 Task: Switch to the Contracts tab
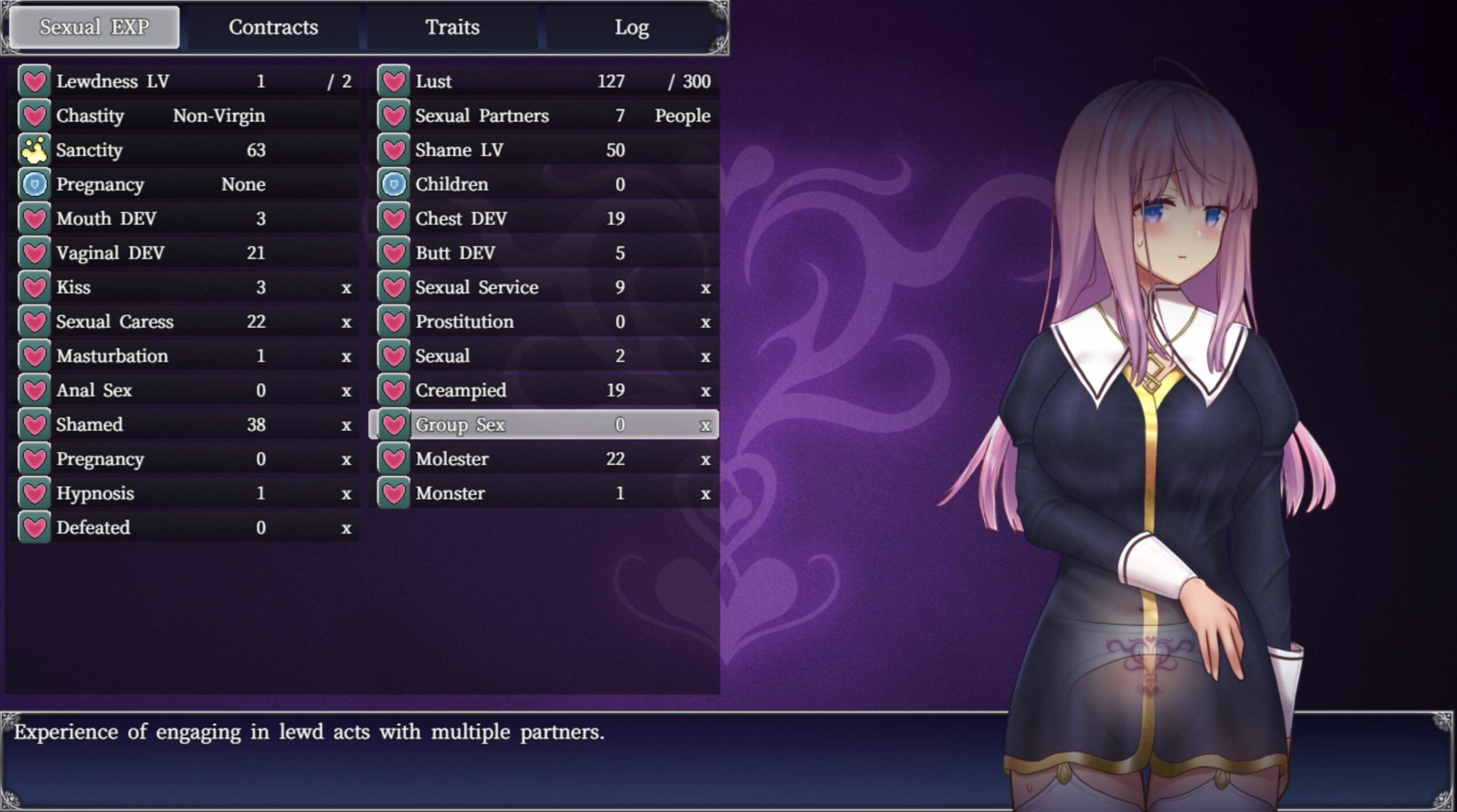(x=273, y=27)
